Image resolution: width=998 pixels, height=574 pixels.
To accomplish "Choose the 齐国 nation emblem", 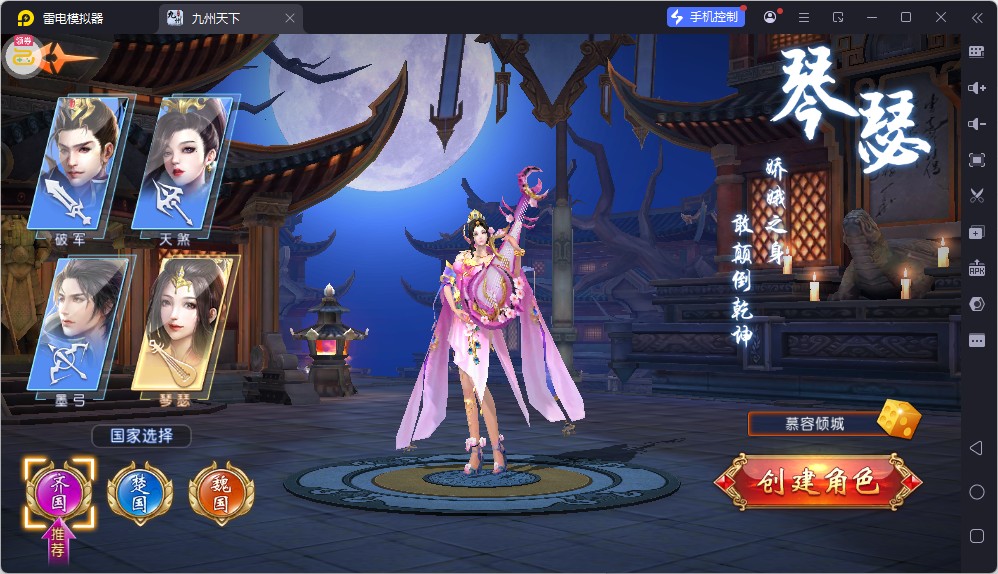I will click(59, 492).
